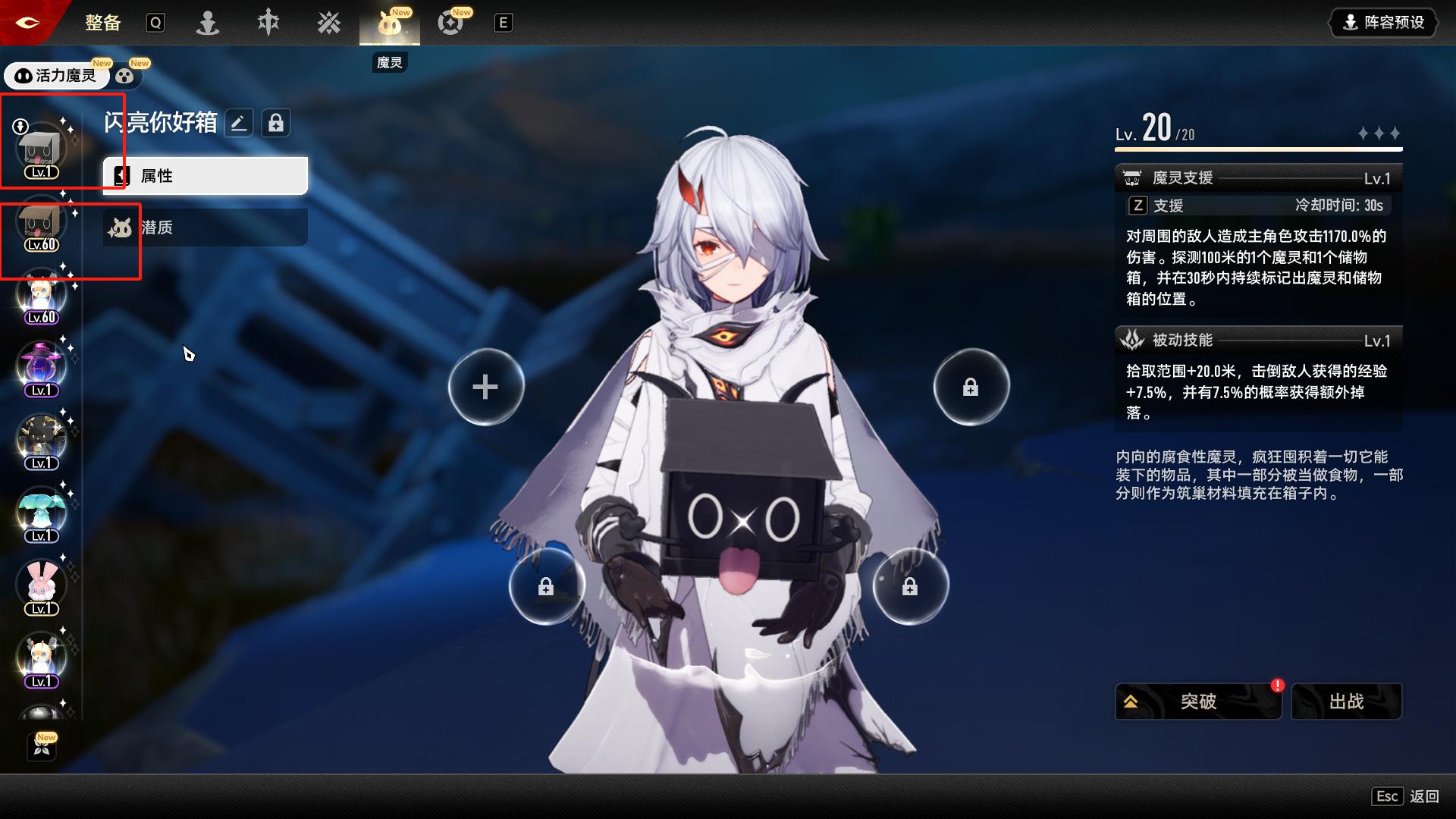Choose the 活力魔灵 category filter

pos(57,76)
